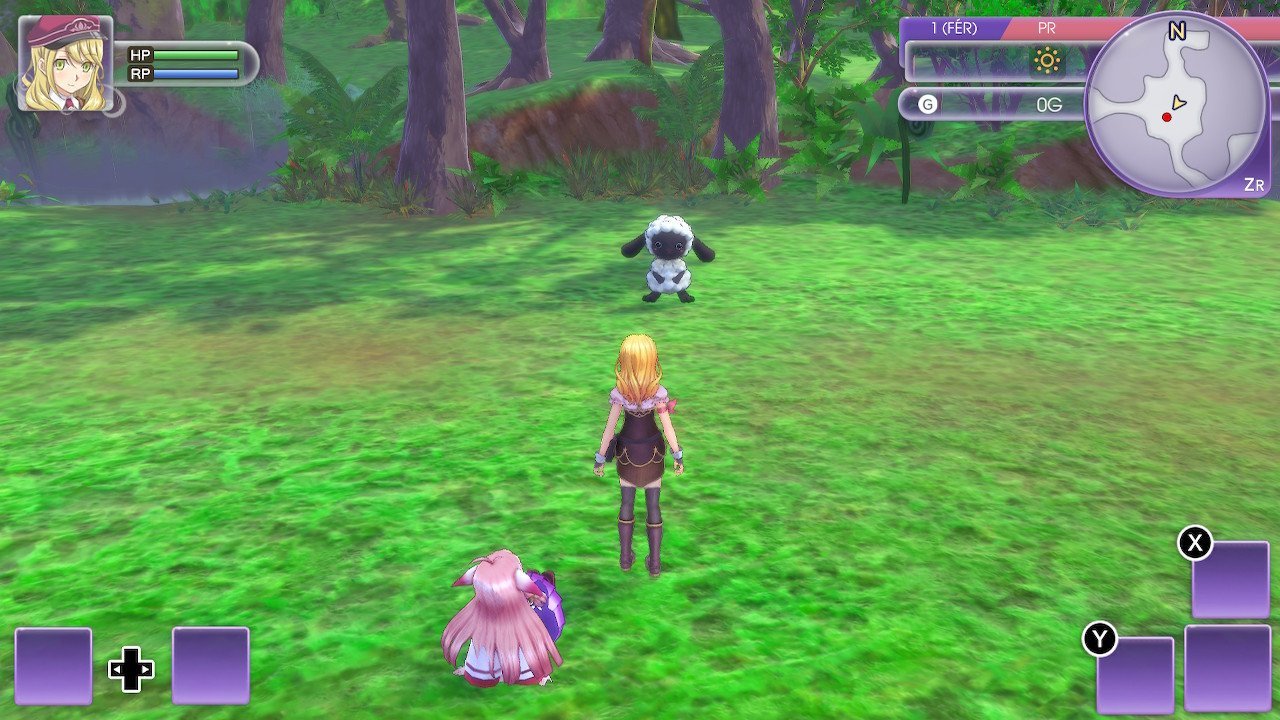Tap the plus-shaped D-pad control
The width and height of the screenshot is (1280, 720).
(x=131, y=667)
